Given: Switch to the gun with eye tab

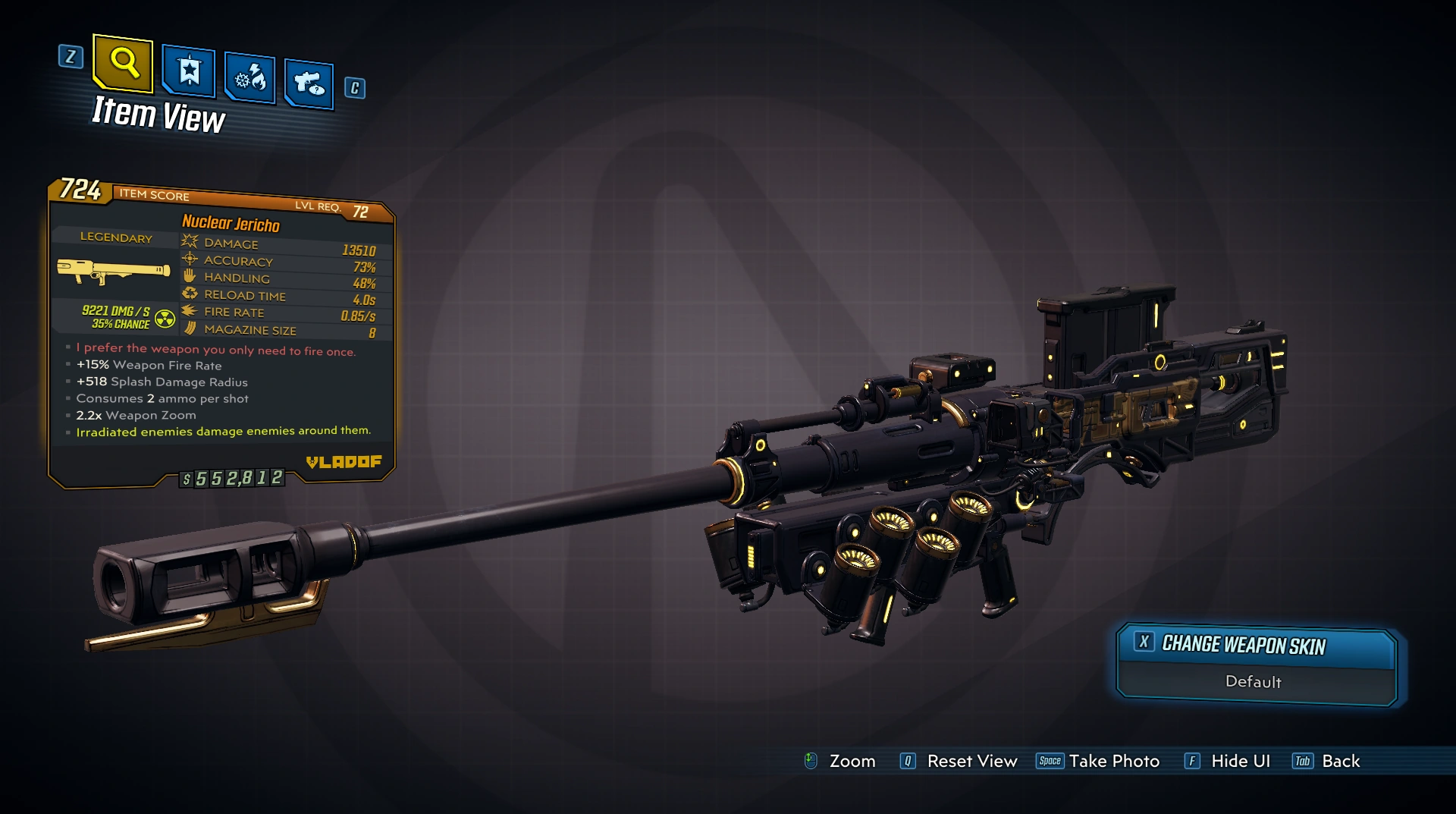Looking at the screenshot, I should click(x=309, y=83).
